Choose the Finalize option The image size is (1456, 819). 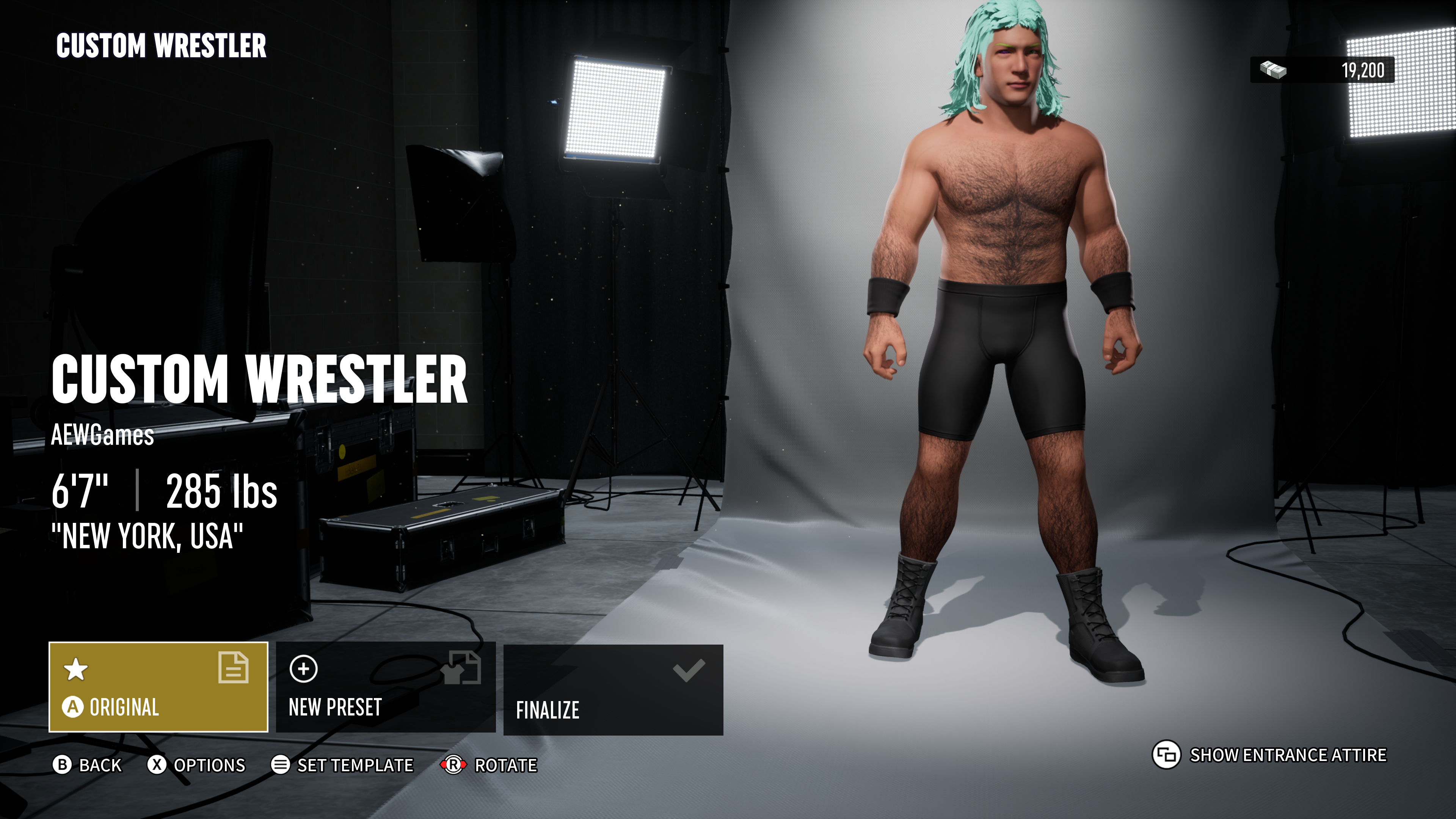(x=613, y=690)
